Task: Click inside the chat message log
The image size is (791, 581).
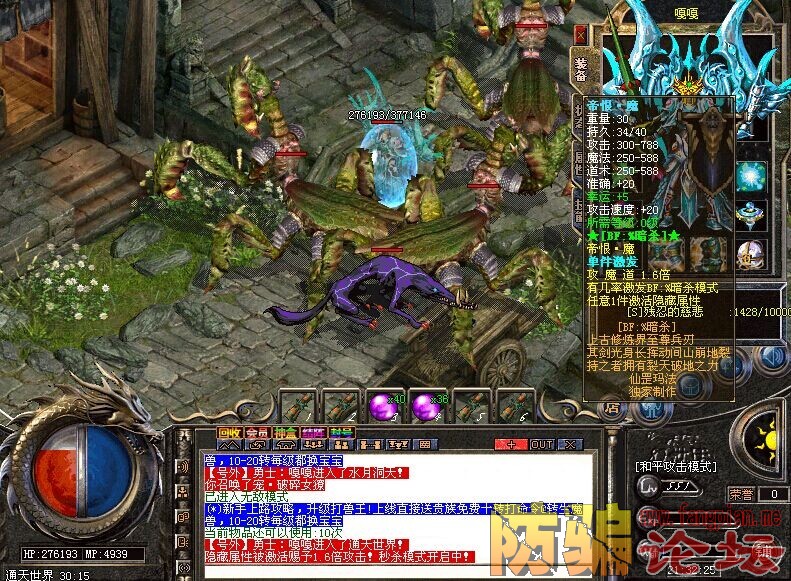Action: [x=390, y=510]
